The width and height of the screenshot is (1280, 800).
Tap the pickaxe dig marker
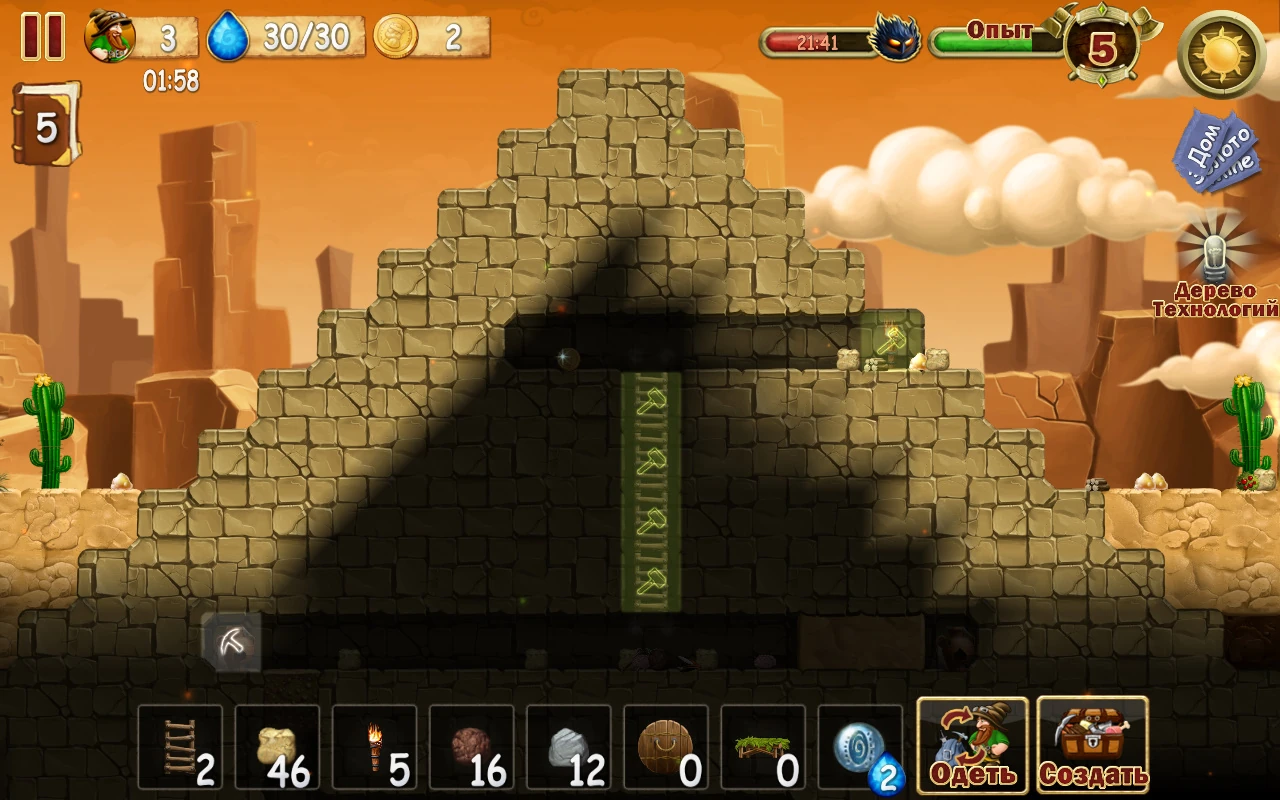click(232, 641)
